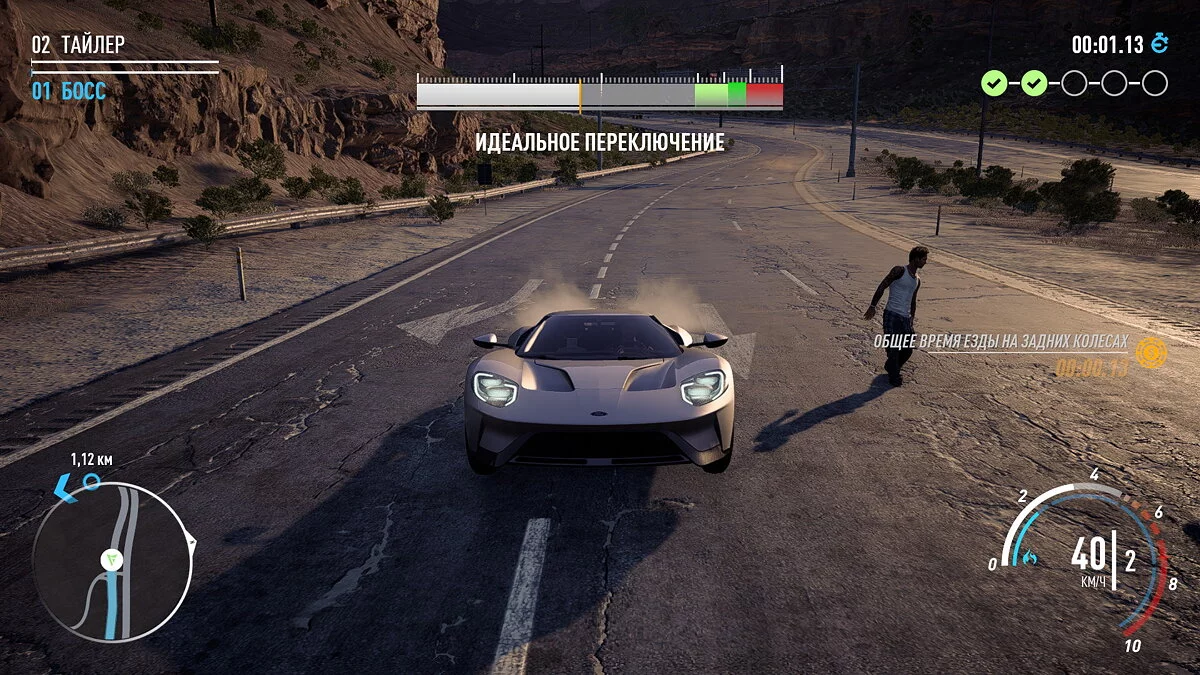Select racer Босс in the standings
This screenshot has width=1200, height=675.
(x=69, y=92)
